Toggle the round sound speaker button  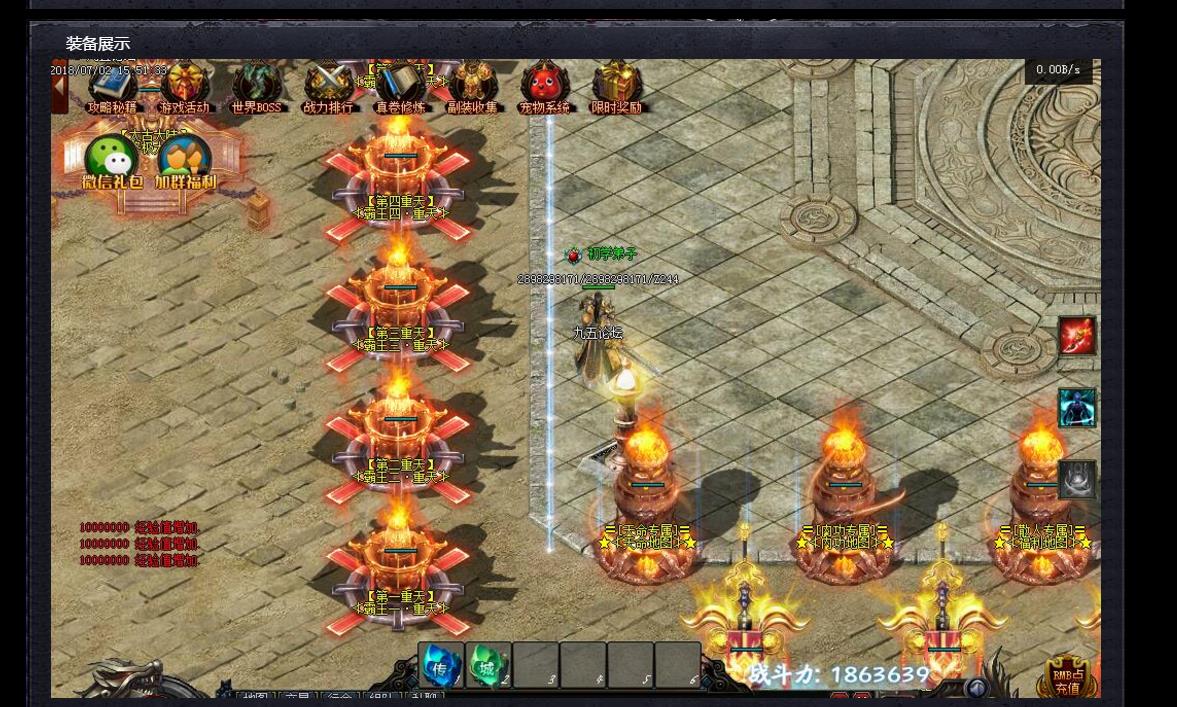coord(976,688)
